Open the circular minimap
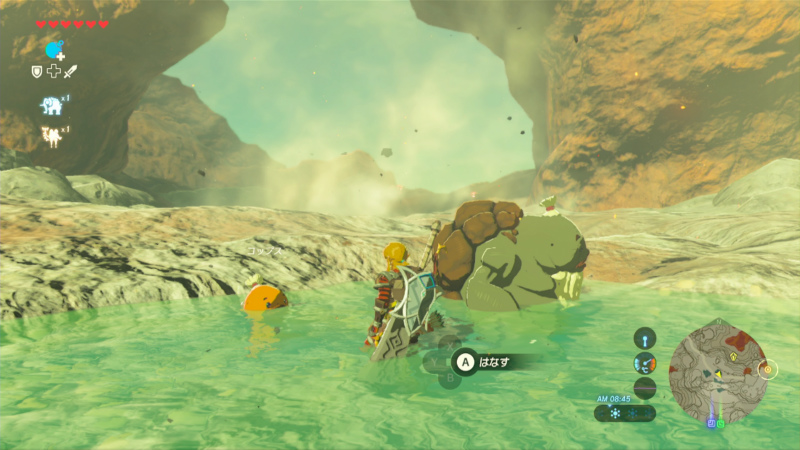 pyautogui.click(x=717, y=368)
